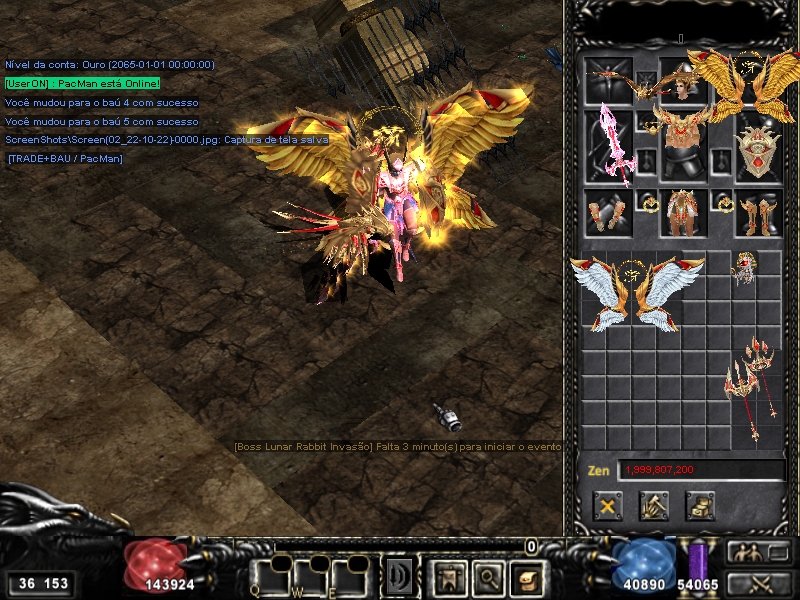Click the magnifying glass icon
The width and height of the screenshot is (800, 600).
pos(486,576)
